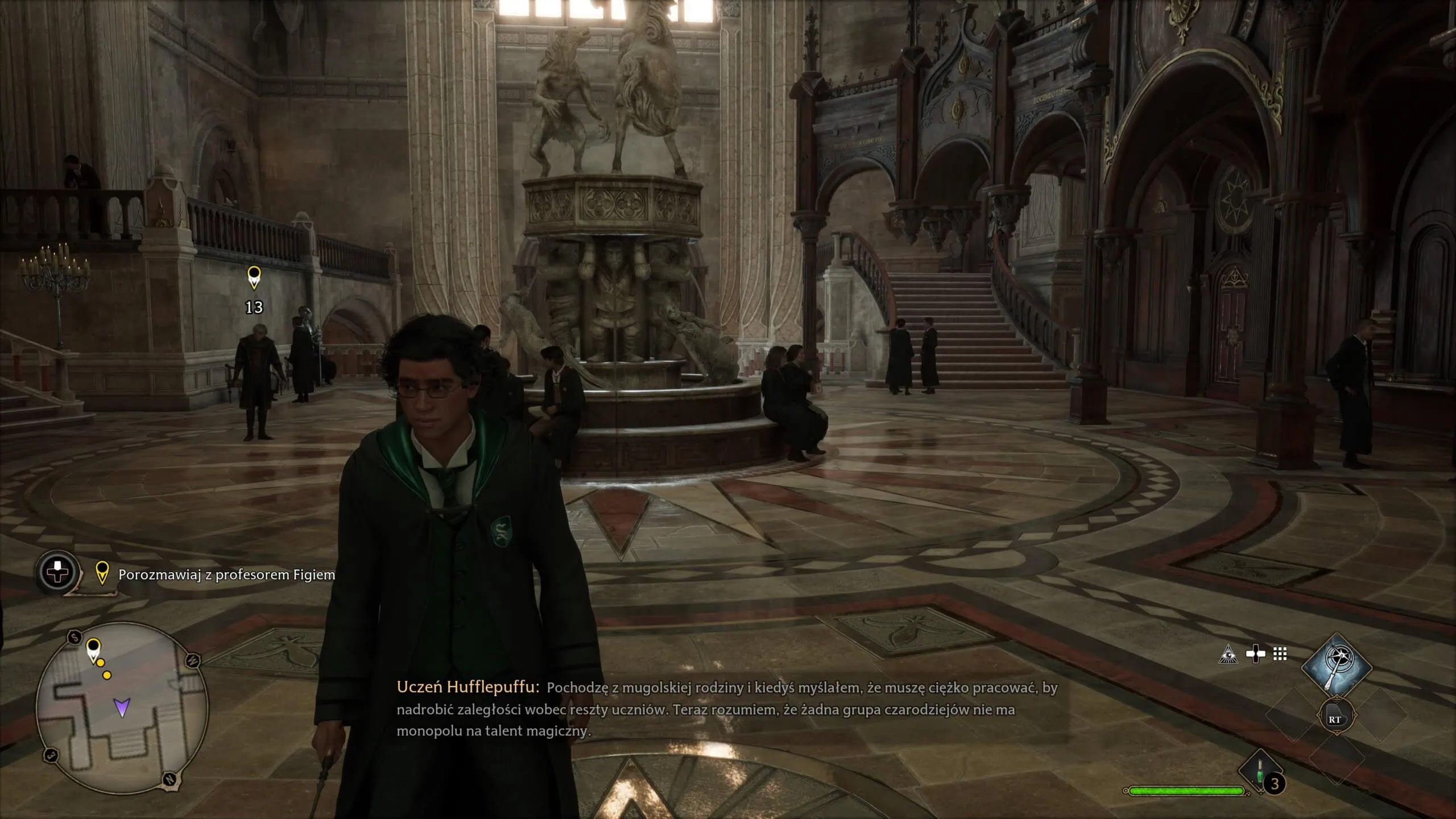The height and width of the screenshot is (819, 1456).
Task: Click the N compass marker on the minimap
Action: tap(169, 779)
